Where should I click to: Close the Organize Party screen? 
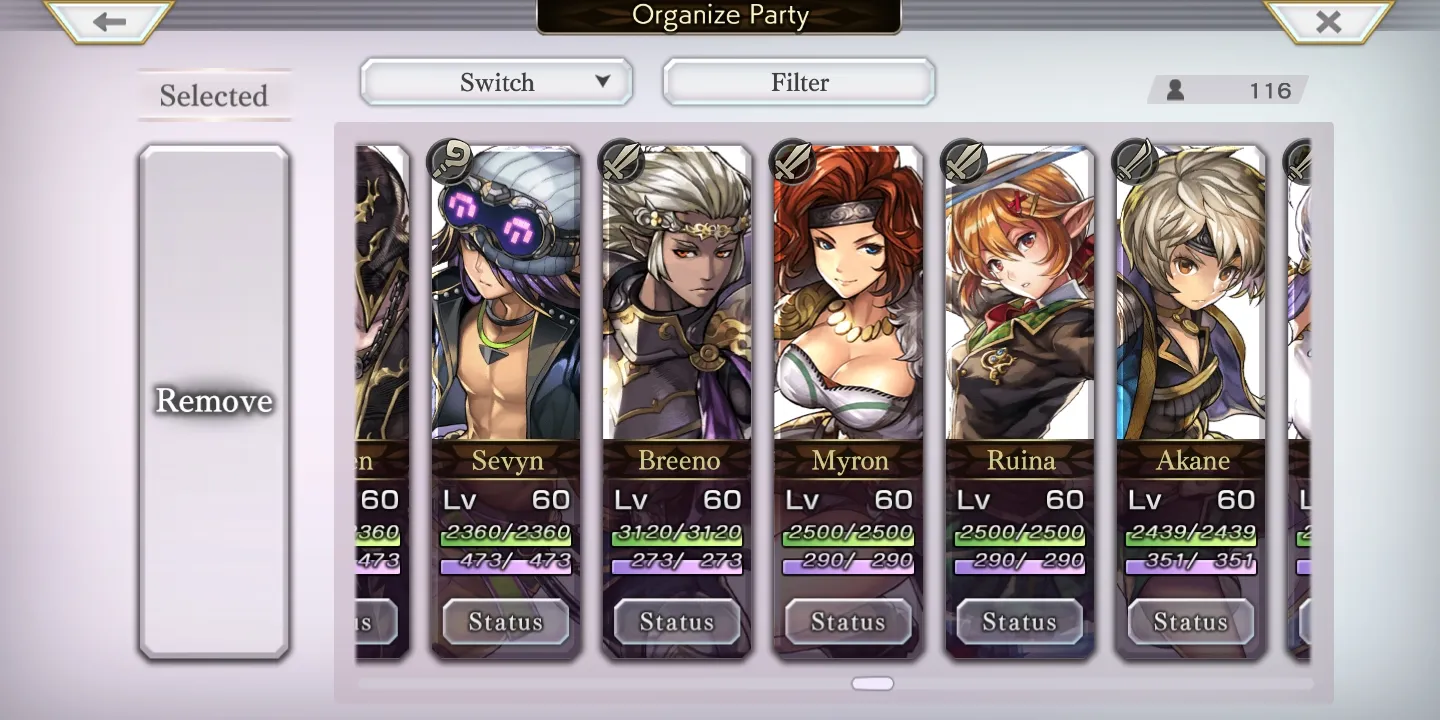(x=1328, y=22)
